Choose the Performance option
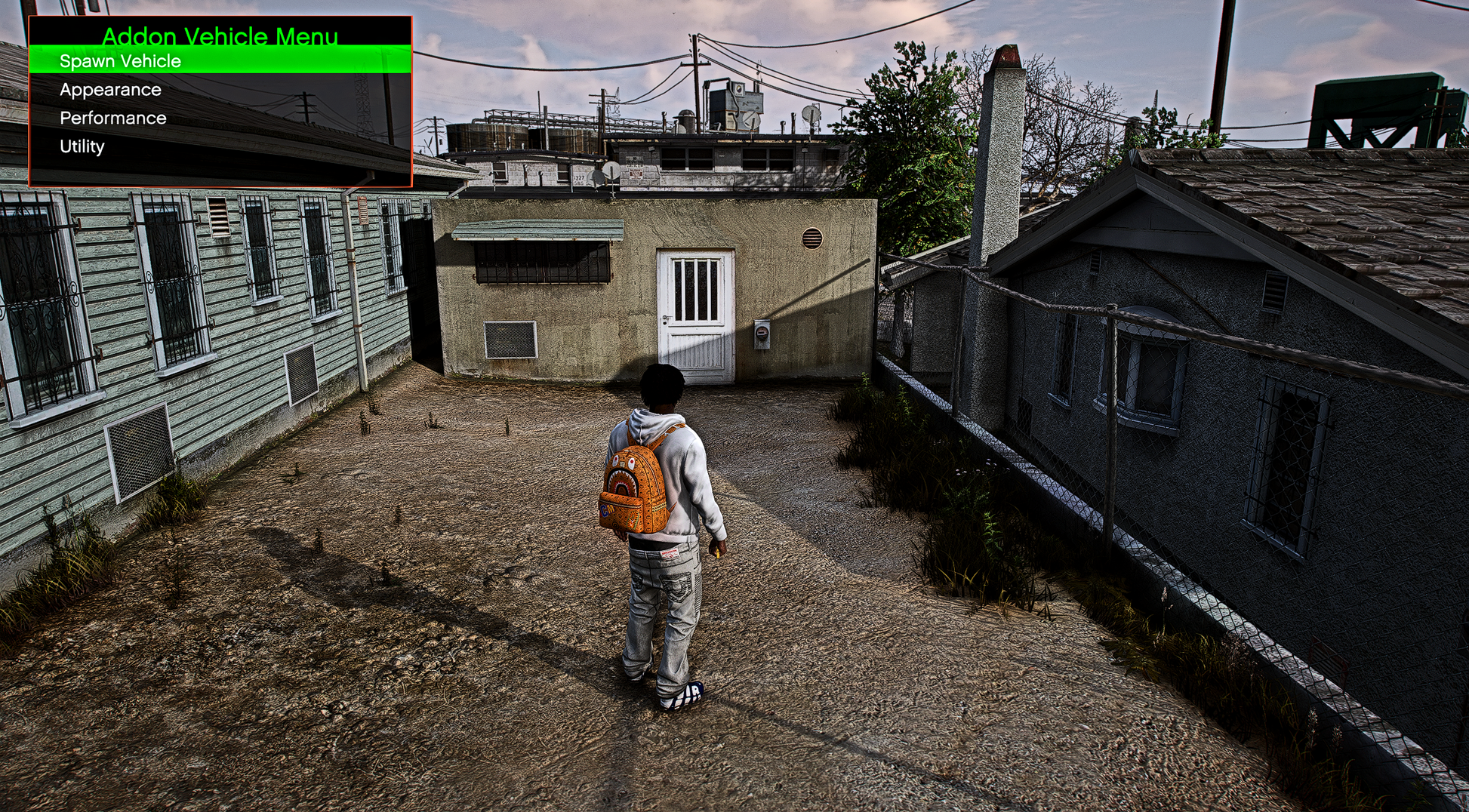The image size is (1469, 812). (113, 118)
